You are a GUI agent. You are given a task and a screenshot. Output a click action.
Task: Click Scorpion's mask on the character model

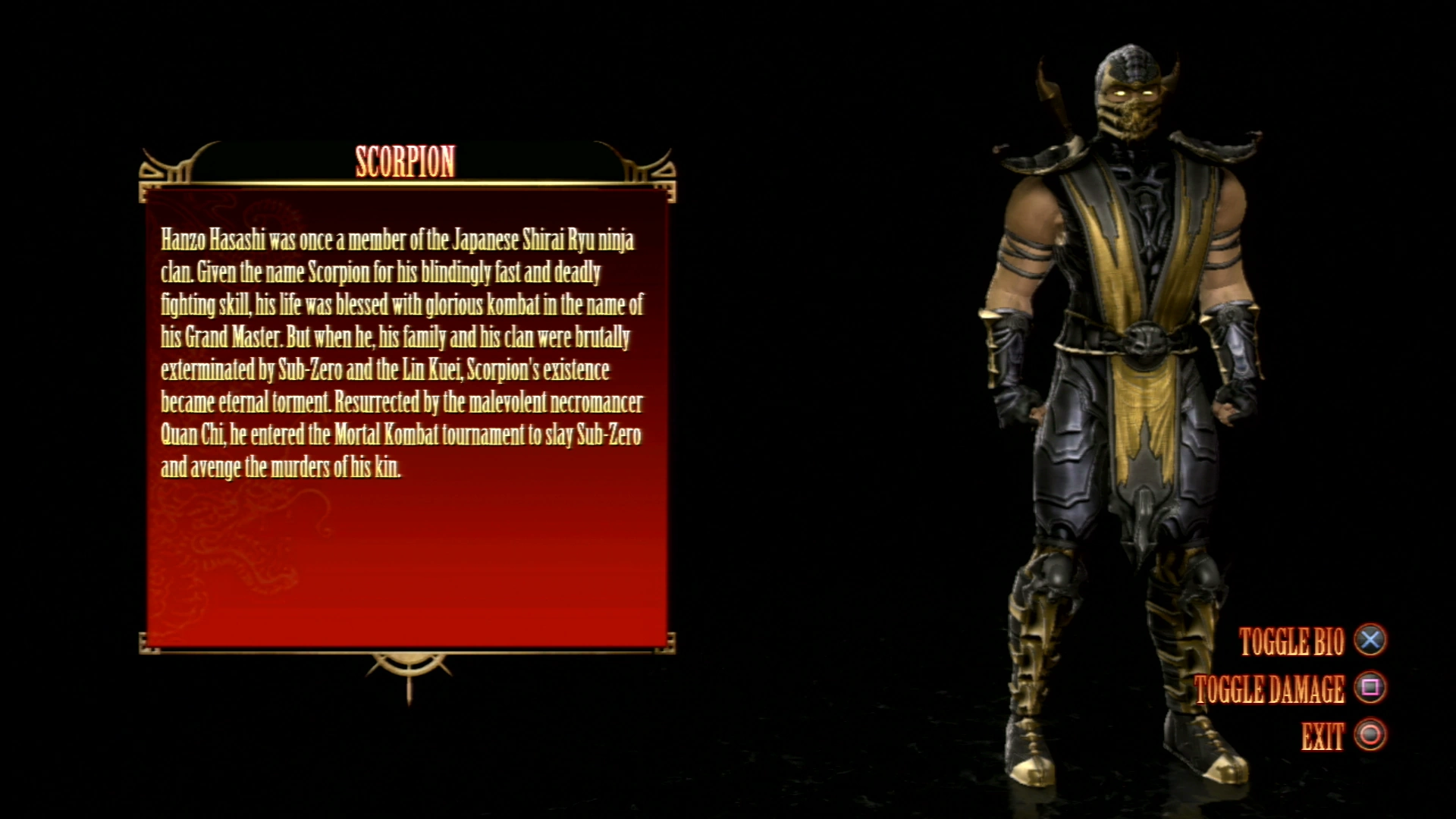1130,114
